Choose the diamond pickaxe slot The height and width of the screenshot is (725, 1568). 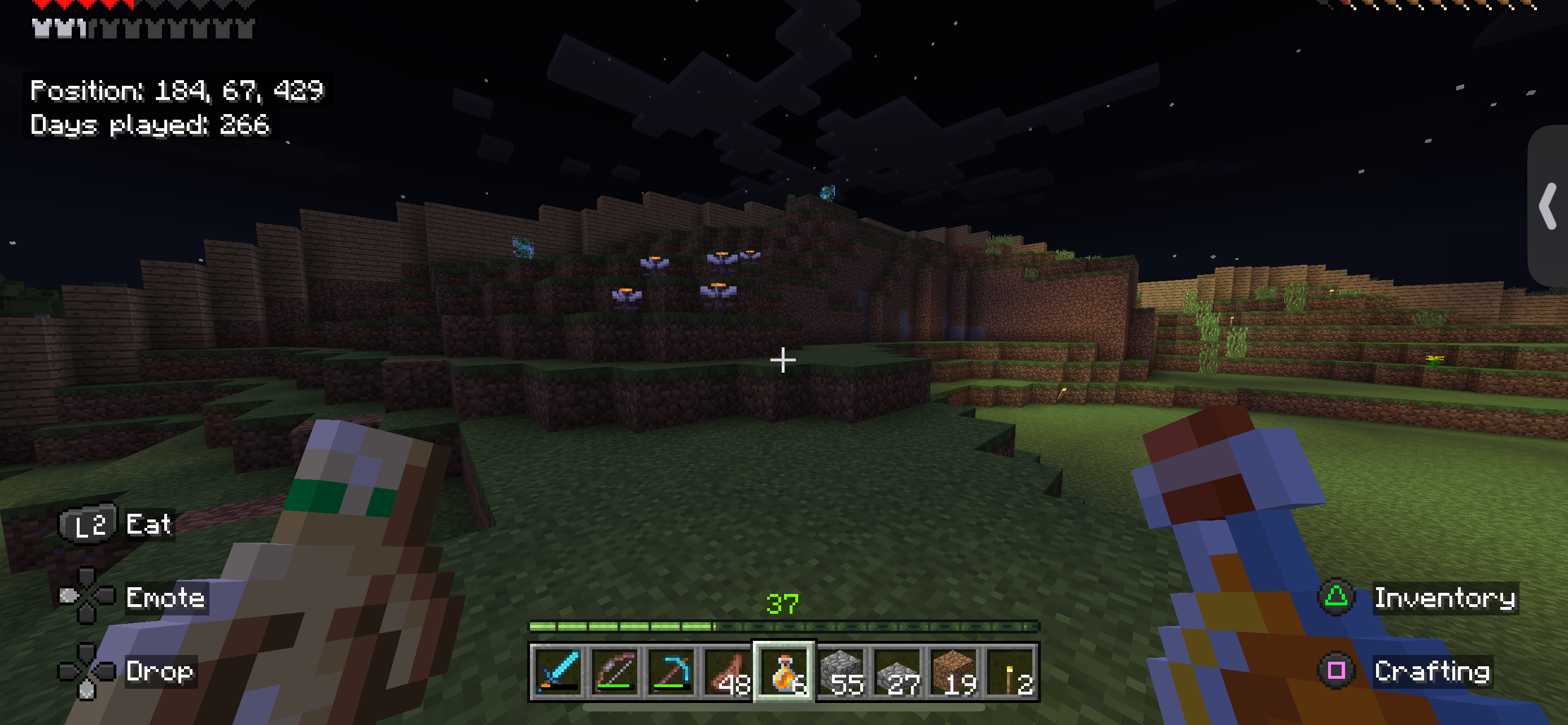[670, 671]
